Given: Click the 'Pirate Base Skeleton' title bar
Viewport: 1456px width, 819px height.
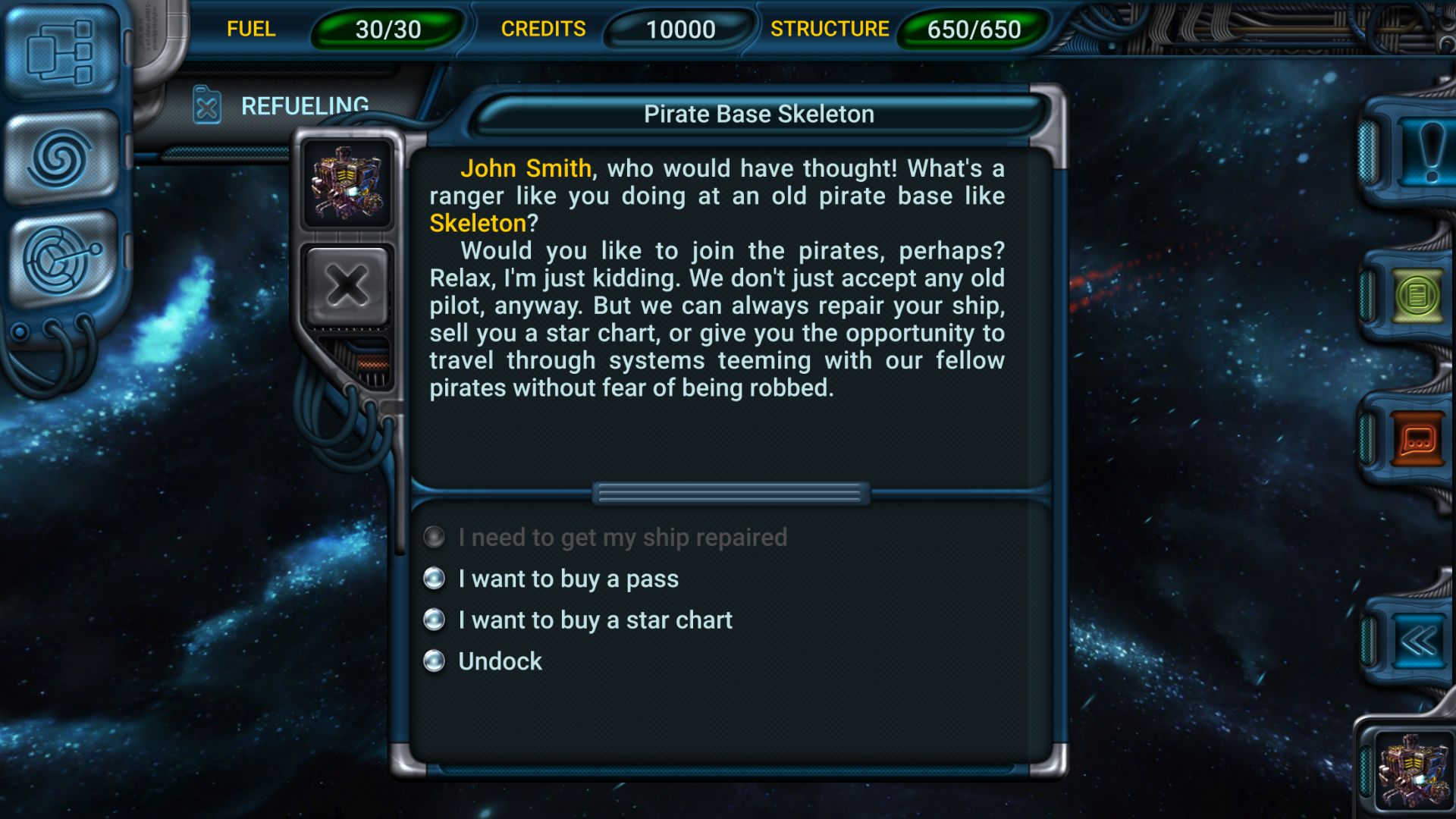Looking at the screenshot, I should click(759, 114).
